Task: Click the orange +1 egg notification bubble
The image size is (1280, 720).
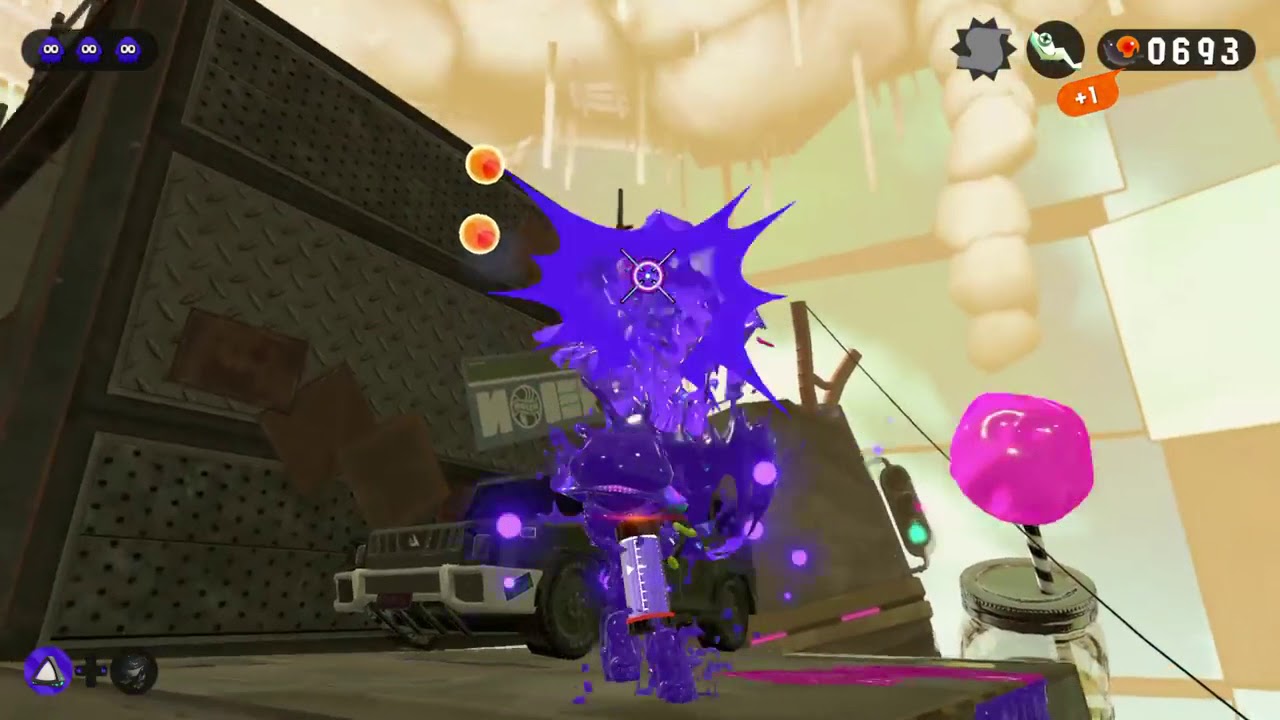Action: pos(1087,96)
